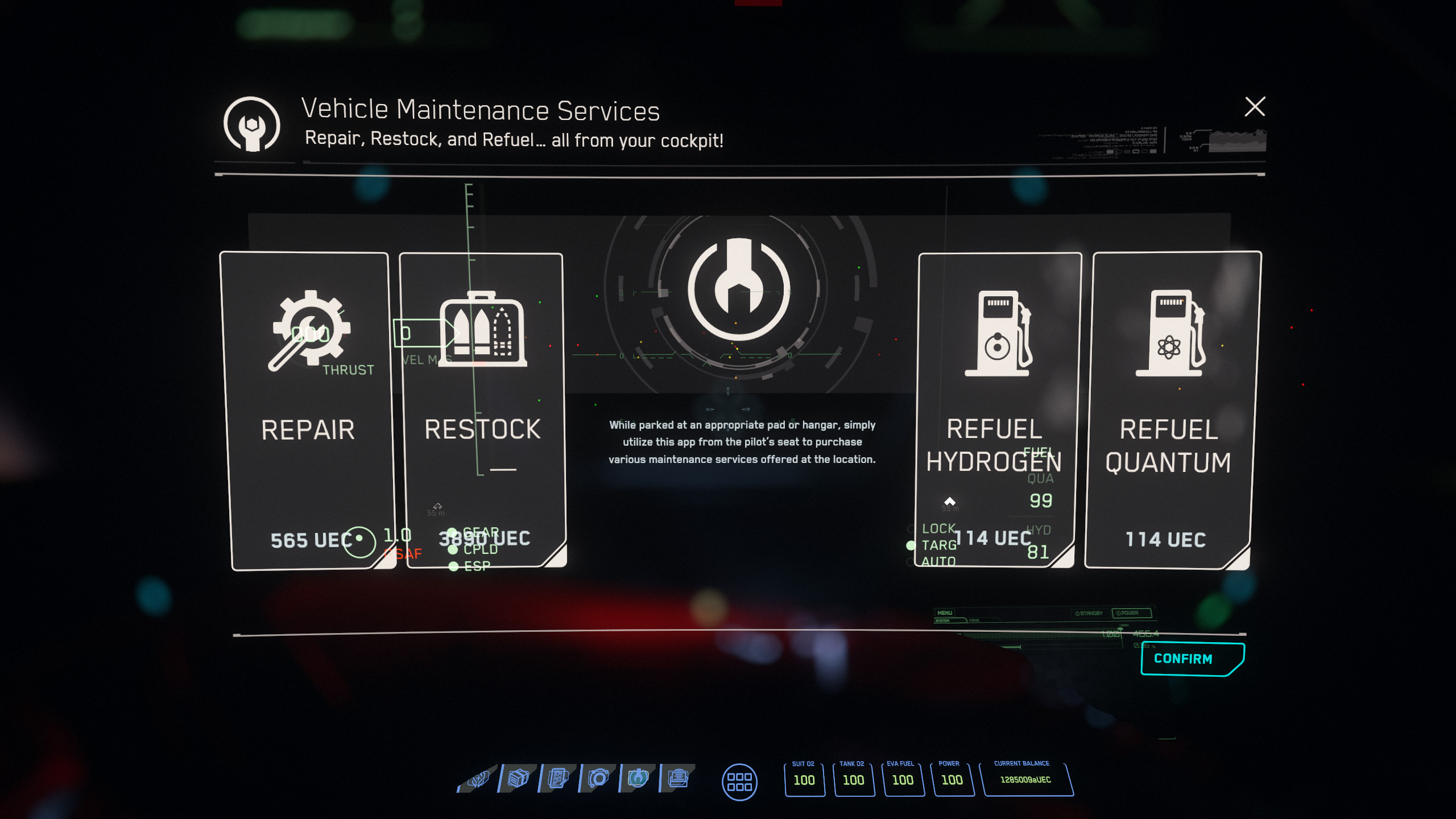Open the leaf-shaped app icon in toolbar

coord(478,778)
